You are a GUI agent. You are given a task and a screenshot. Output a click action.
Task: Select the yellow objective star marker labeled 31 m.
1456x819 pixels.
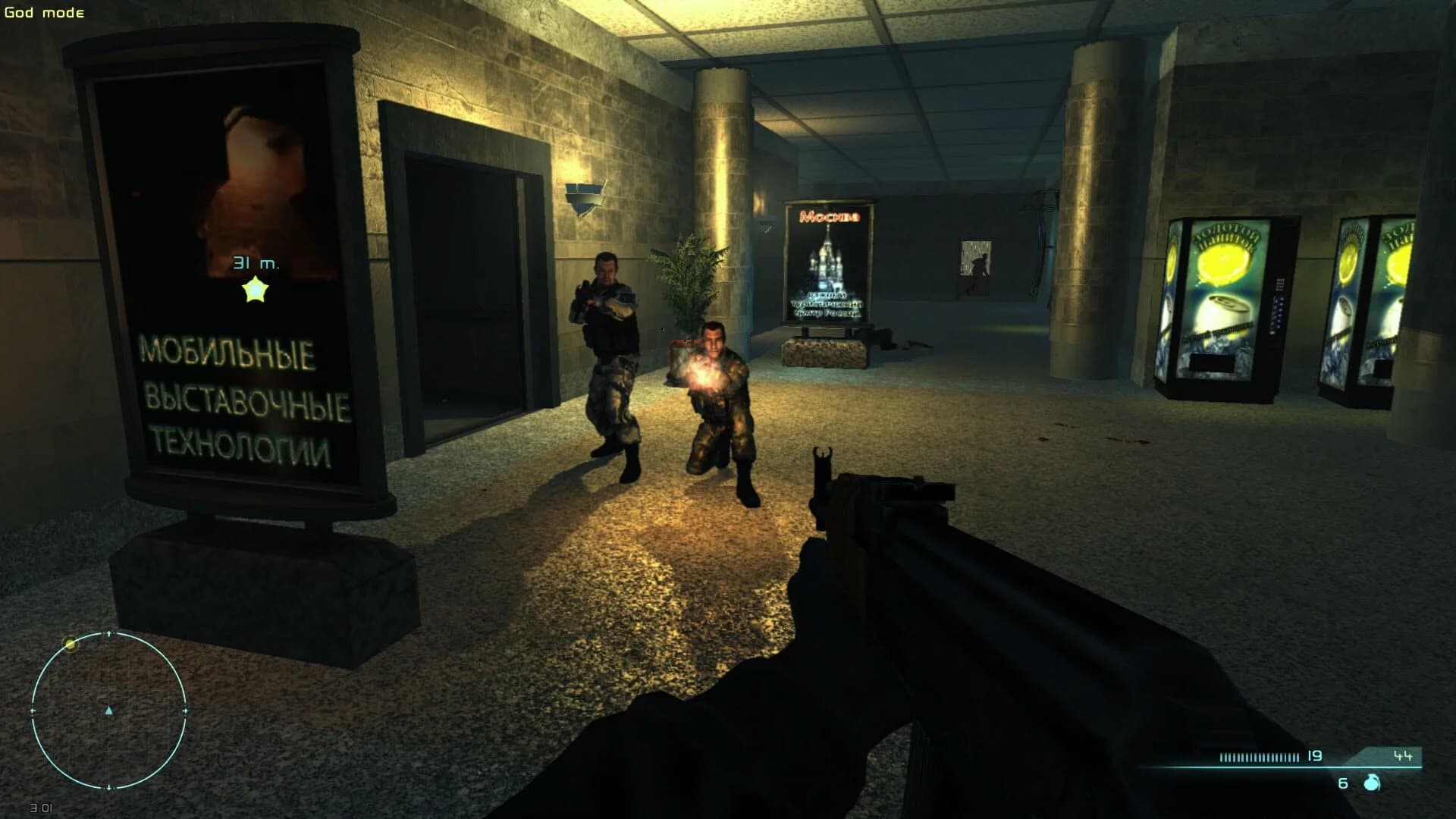pyautogui.click(x=255, y=287)
